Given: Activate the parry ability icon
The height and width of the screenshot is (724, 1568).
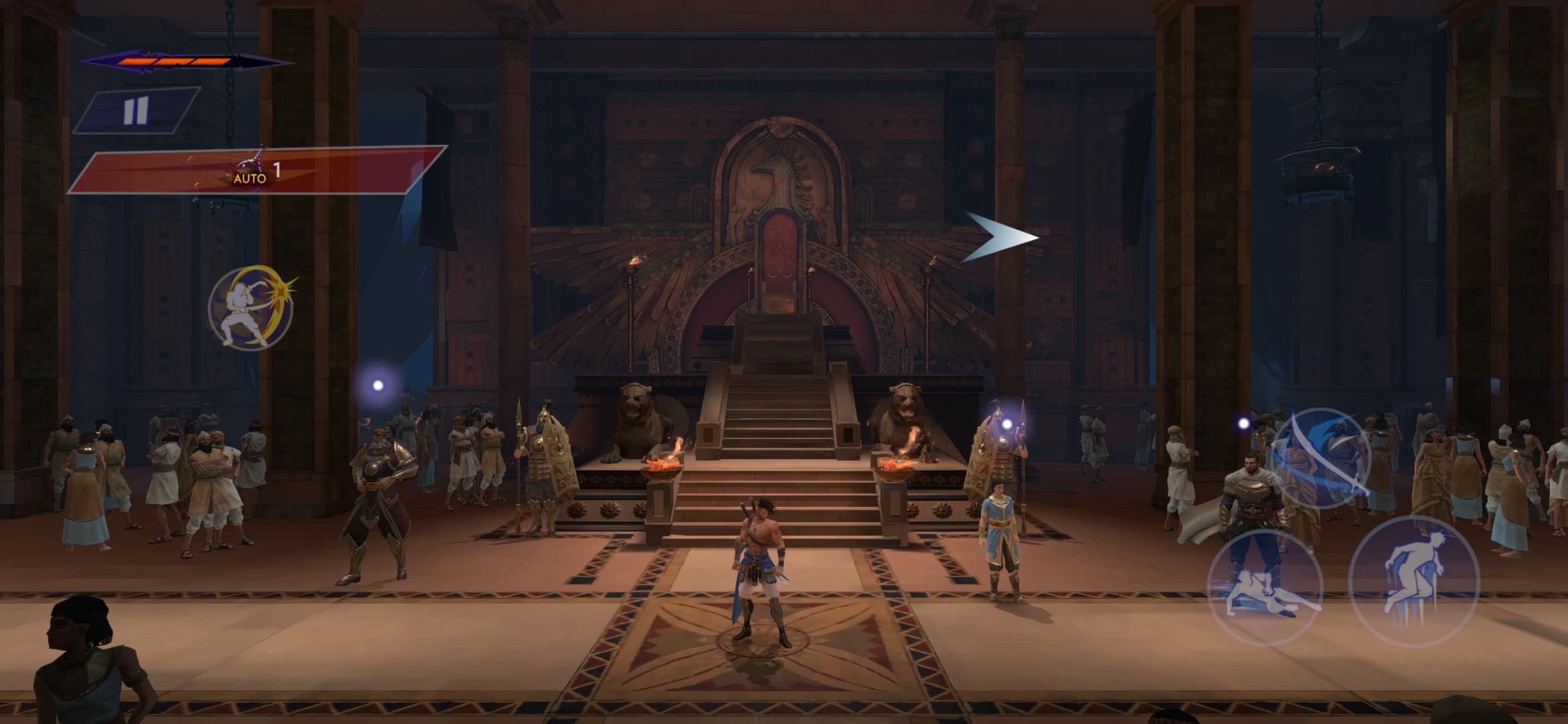Looking at the screenshot, I should (x=251, y=308).
